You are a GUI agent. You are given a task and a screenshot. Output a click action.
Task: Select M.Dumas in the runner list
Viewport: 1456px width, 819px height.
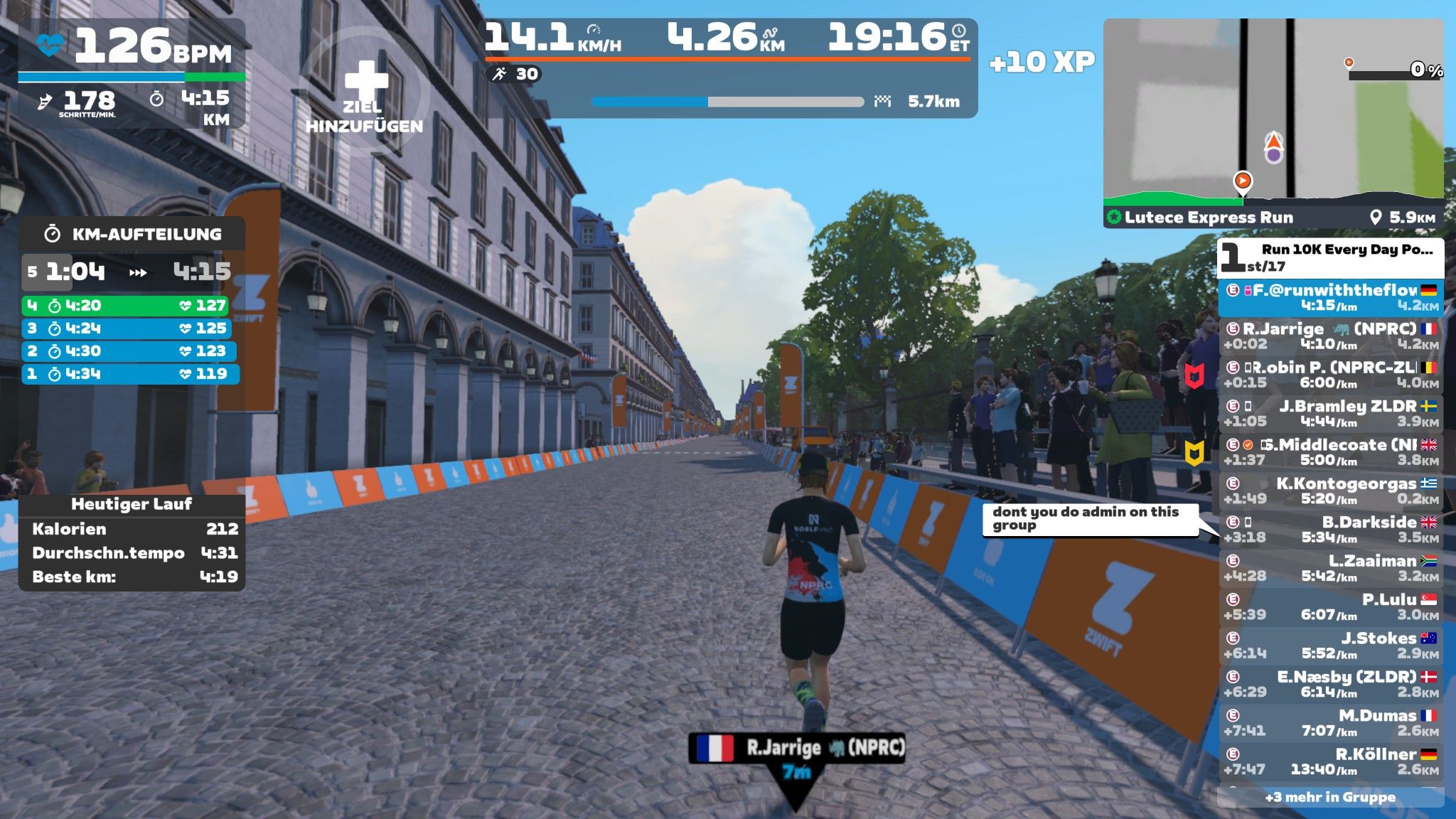pos(1331,722)
